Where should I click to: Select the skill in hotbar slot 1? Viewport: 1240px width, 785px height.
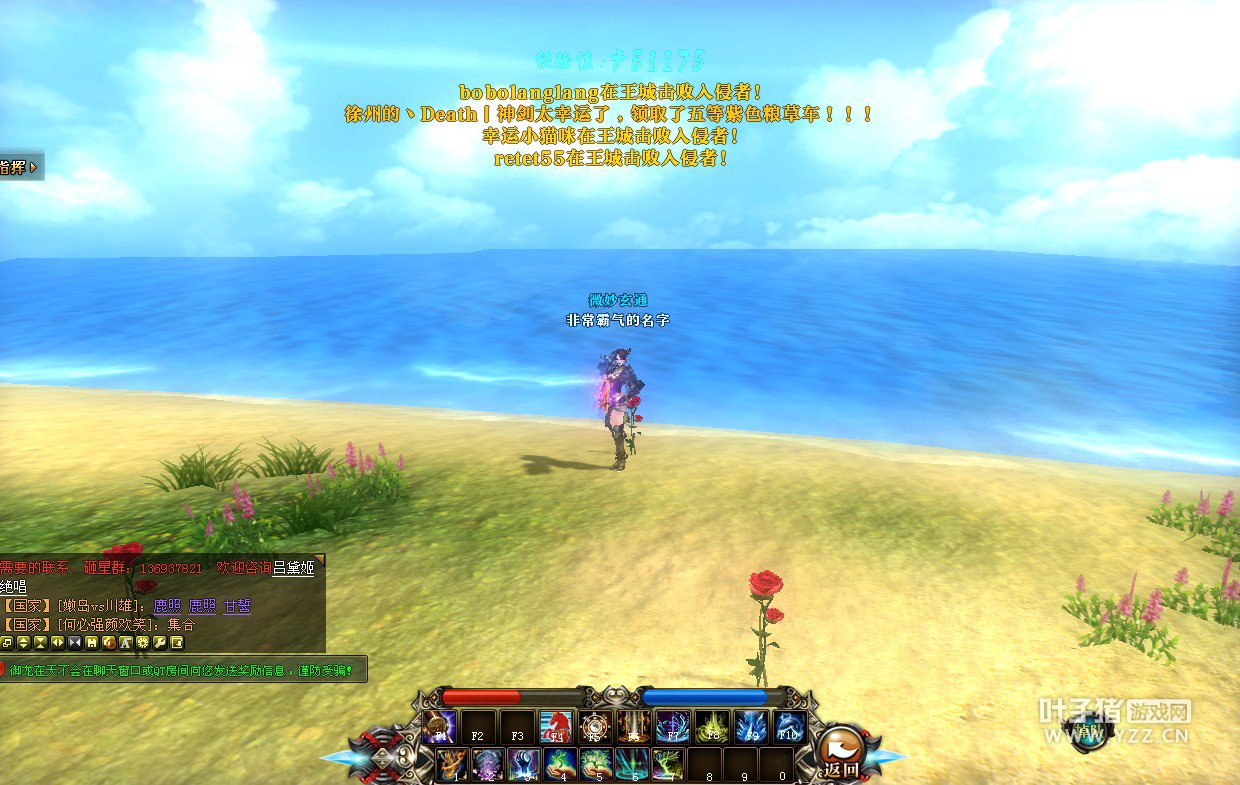[x=452, y=765]
